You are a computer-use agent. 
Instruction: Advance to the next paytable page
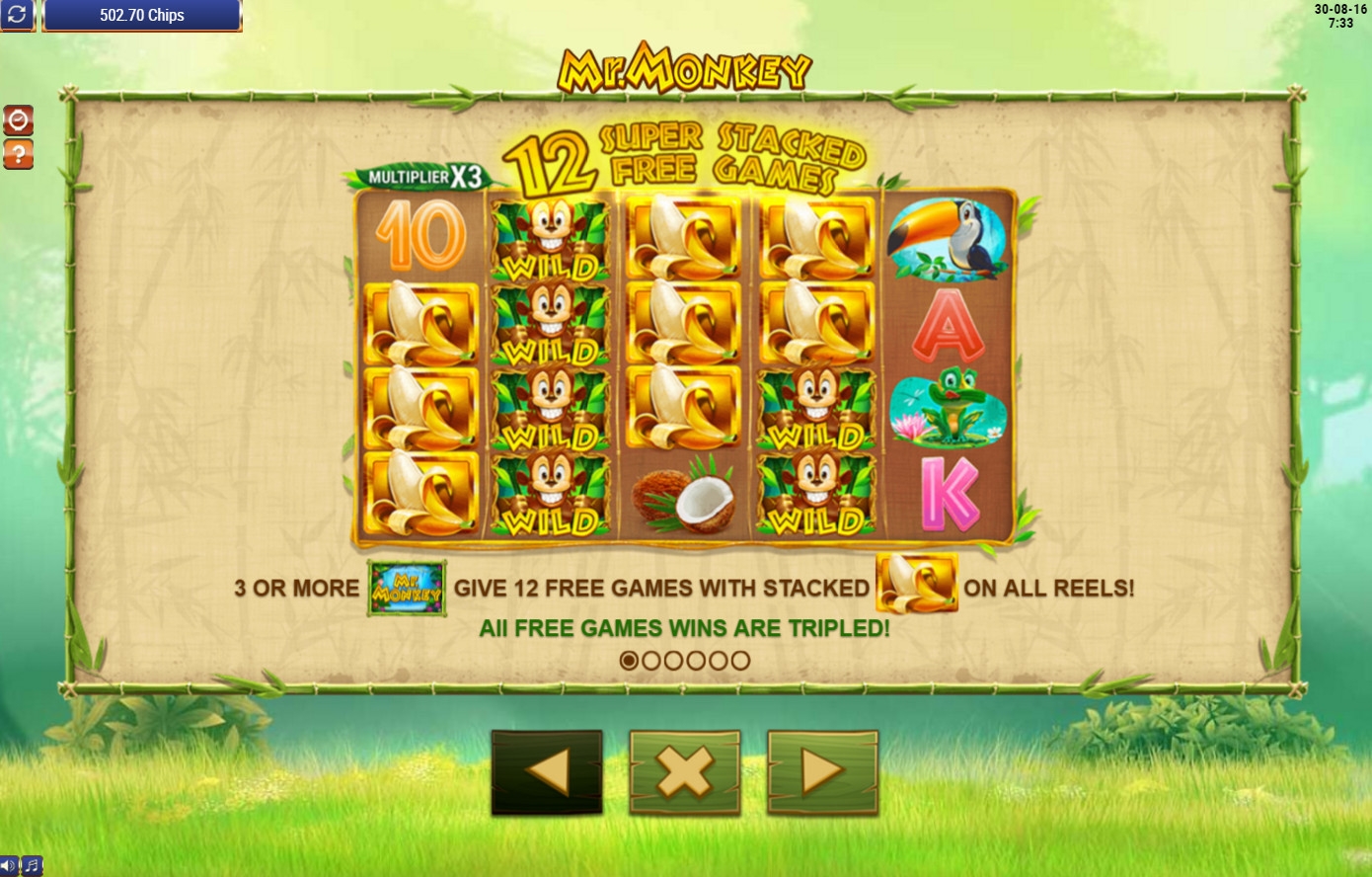coord(822,772)
